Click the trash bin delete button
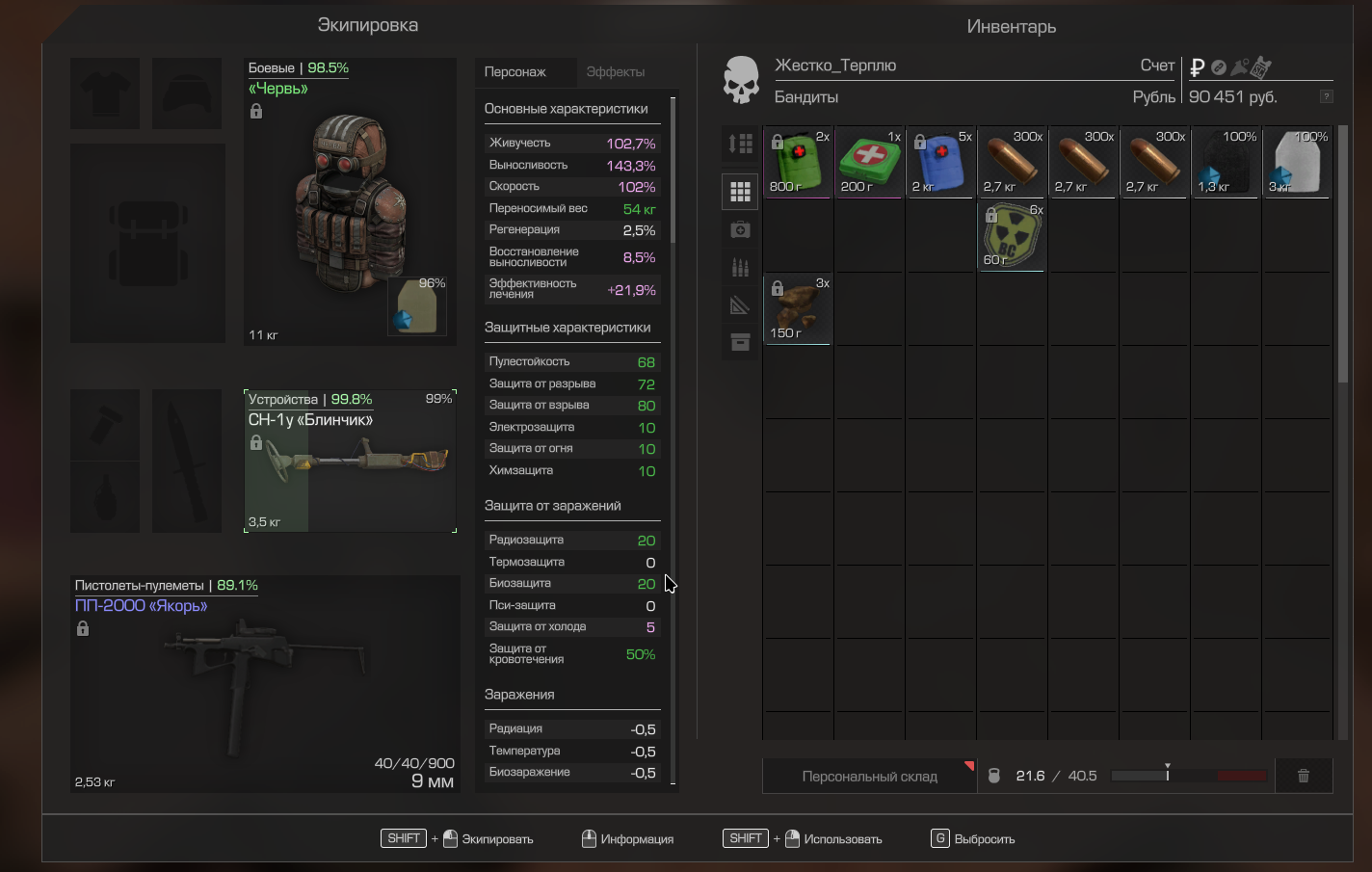 click(x=1303, y=776)
